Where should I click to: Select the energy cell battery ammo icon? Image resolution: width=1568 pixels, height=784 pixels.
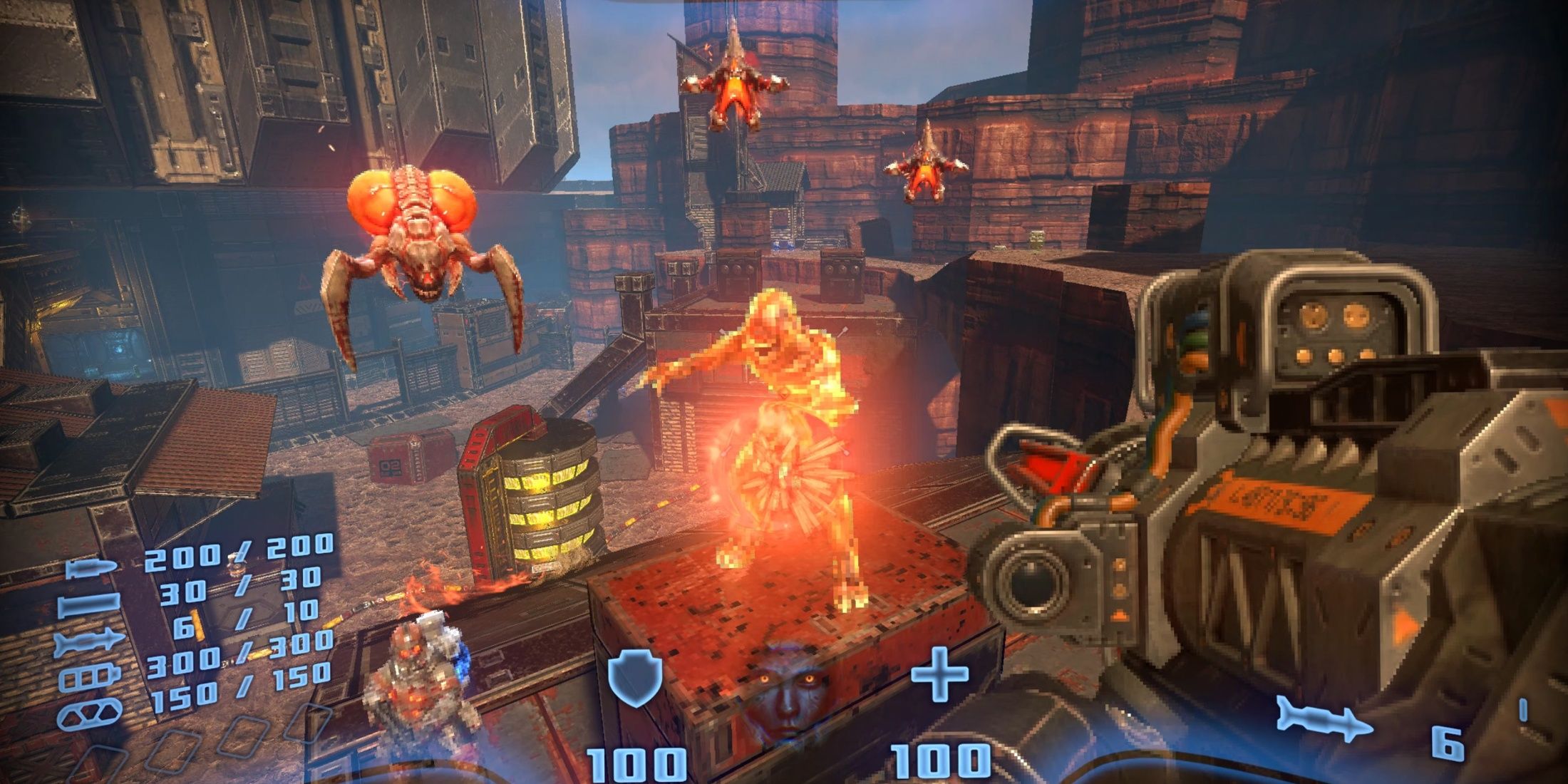[89, 677]
